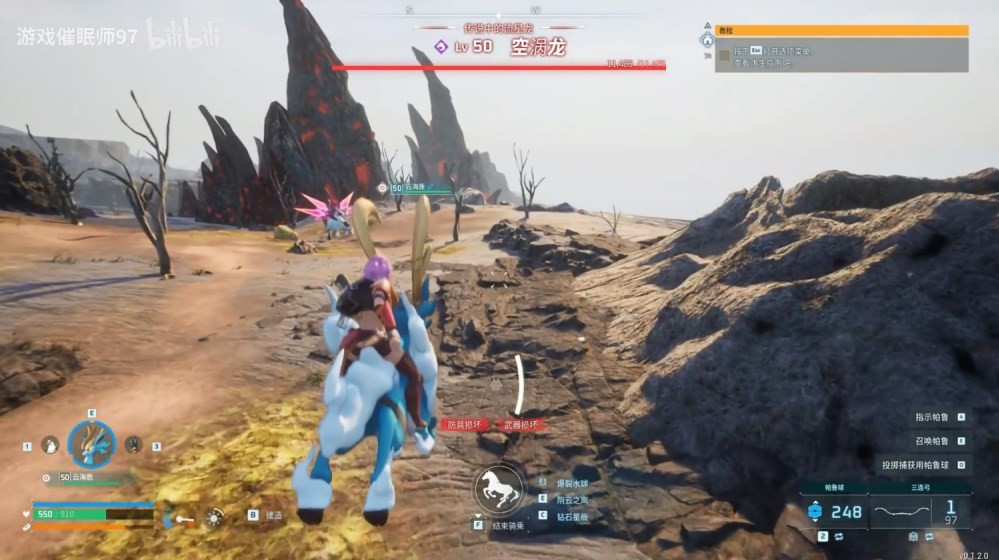999x560 pixels.
Task: Click the thermometer temperature gauge
Action: click(181, 518)
